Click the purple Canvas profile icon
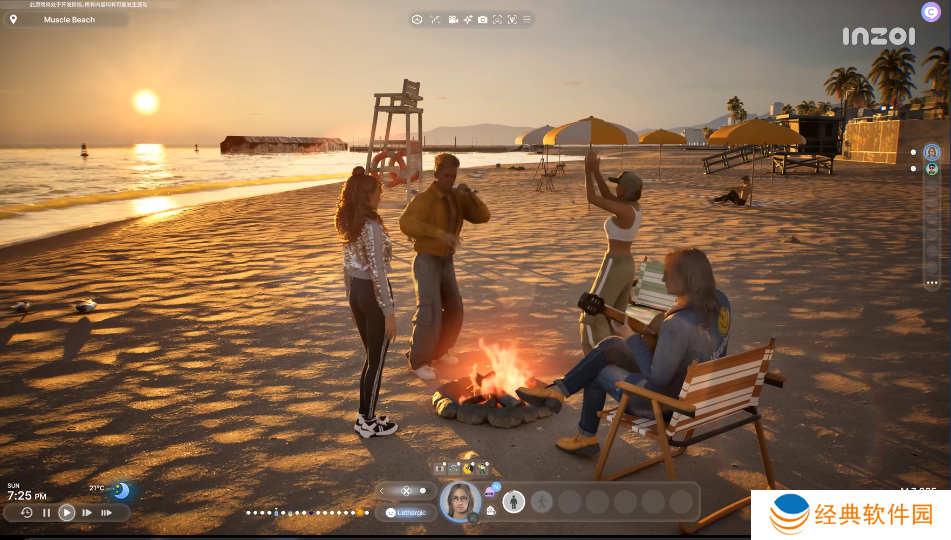The image size is (951, 540). click(x=930, y=11)
